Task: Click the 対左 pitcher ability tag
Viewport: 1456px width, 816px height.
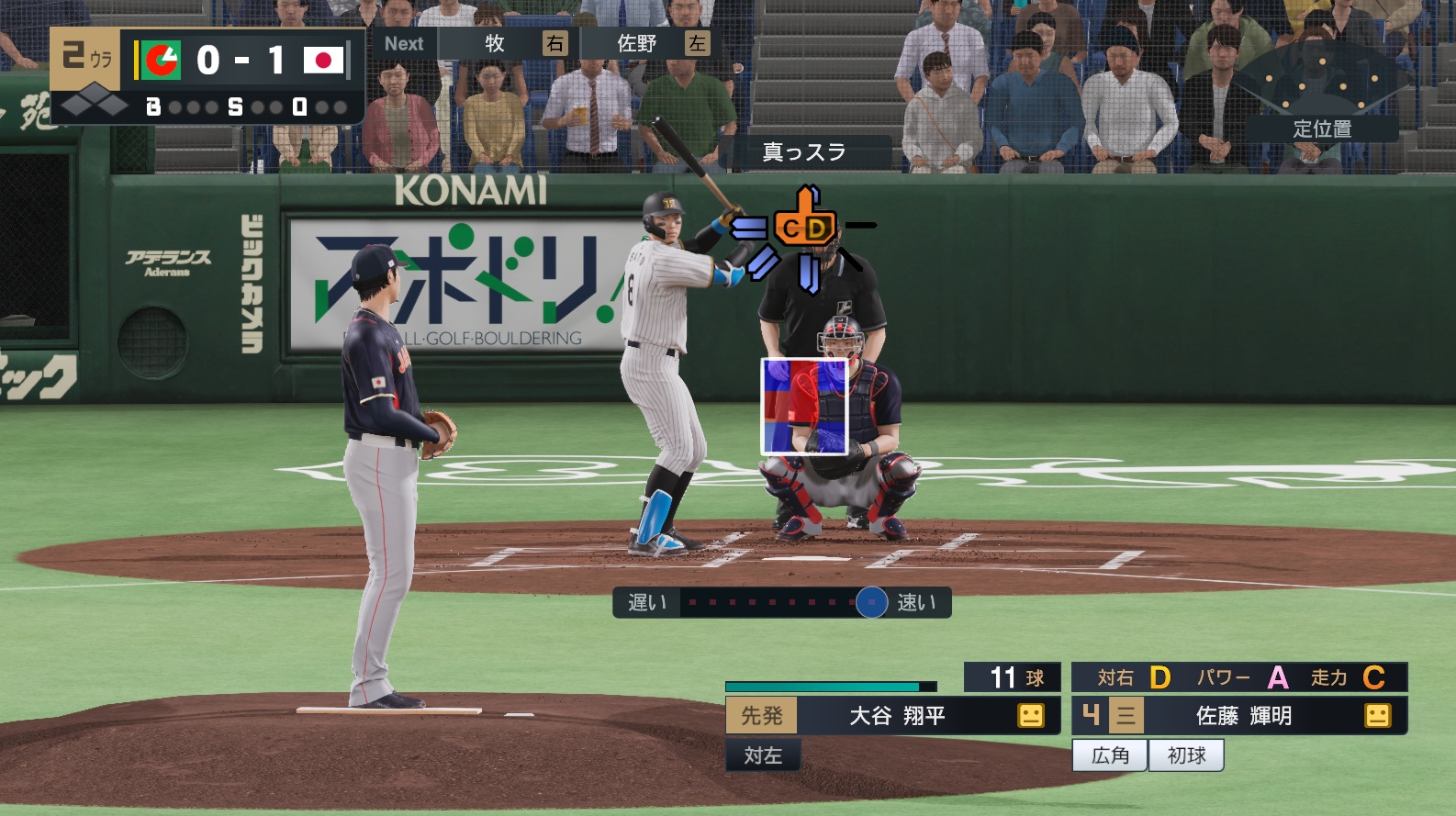Action: tap(763, 755)
